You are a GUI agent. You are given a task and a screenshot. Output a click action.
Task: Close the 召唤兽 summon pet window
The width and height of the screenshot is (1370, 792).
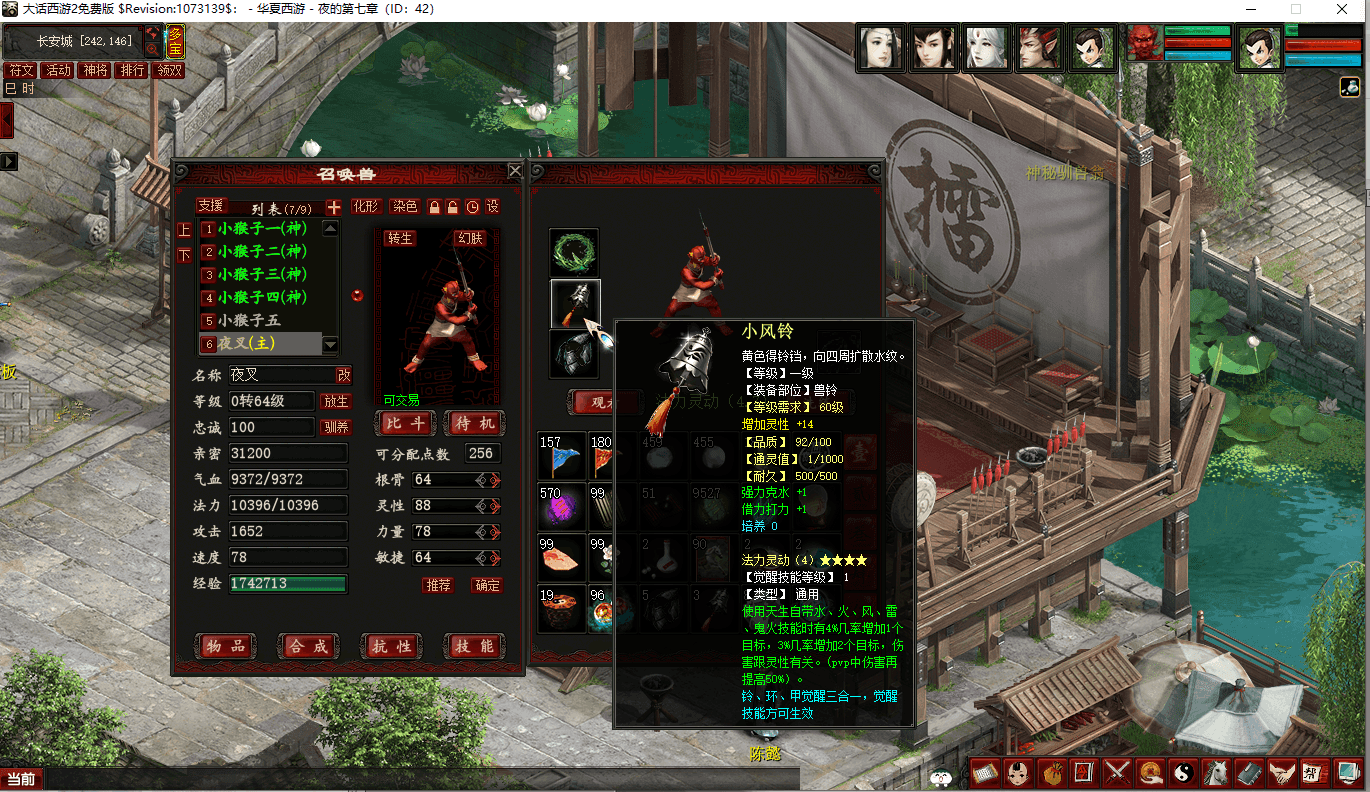(x=515, y=171)
